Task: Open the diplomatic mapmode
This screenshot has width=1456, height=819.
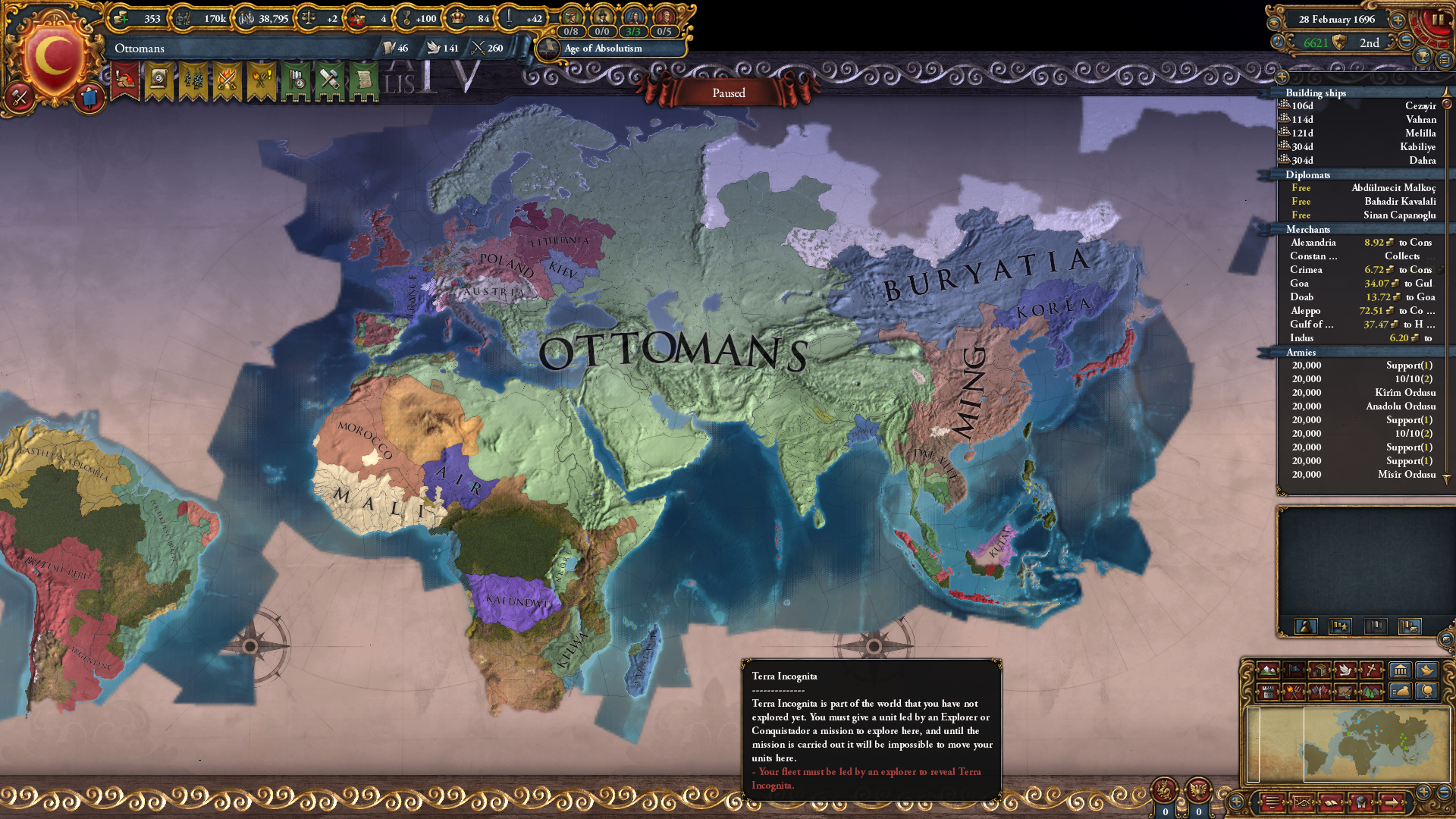Action: 1319,693
